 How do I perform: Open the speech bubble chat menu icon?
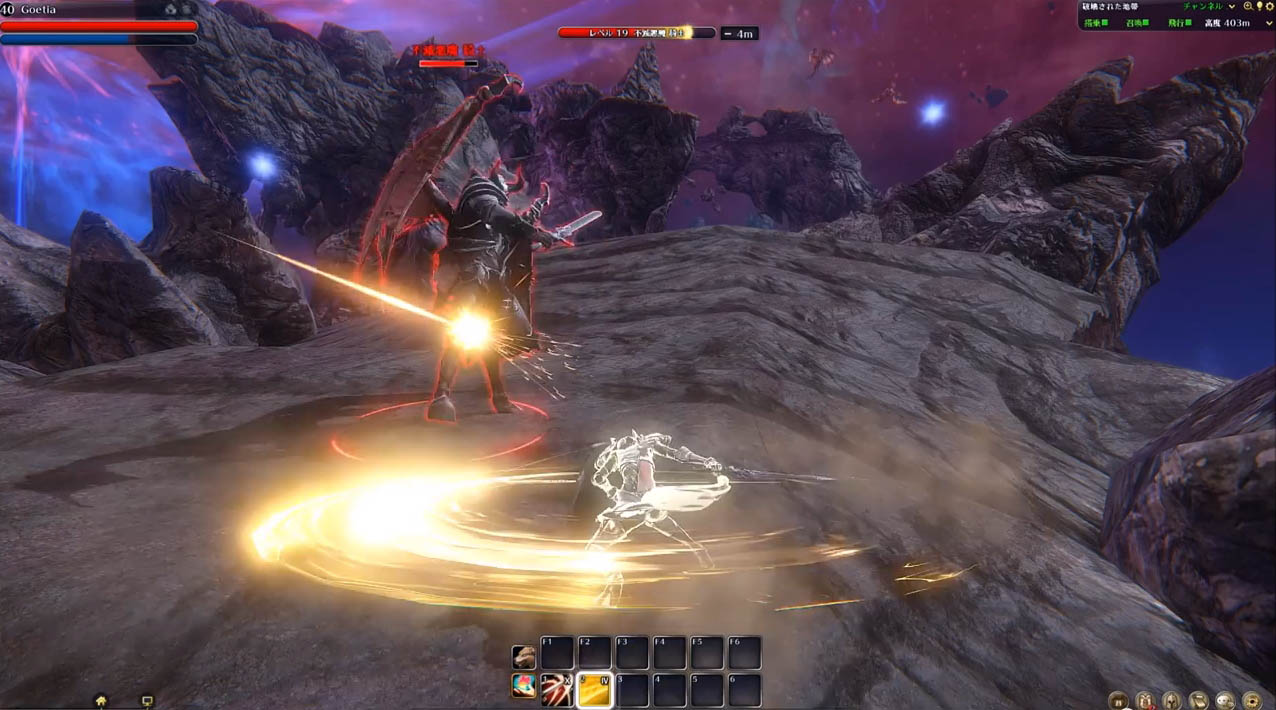pyautogui.click(x=1225, y=700)
